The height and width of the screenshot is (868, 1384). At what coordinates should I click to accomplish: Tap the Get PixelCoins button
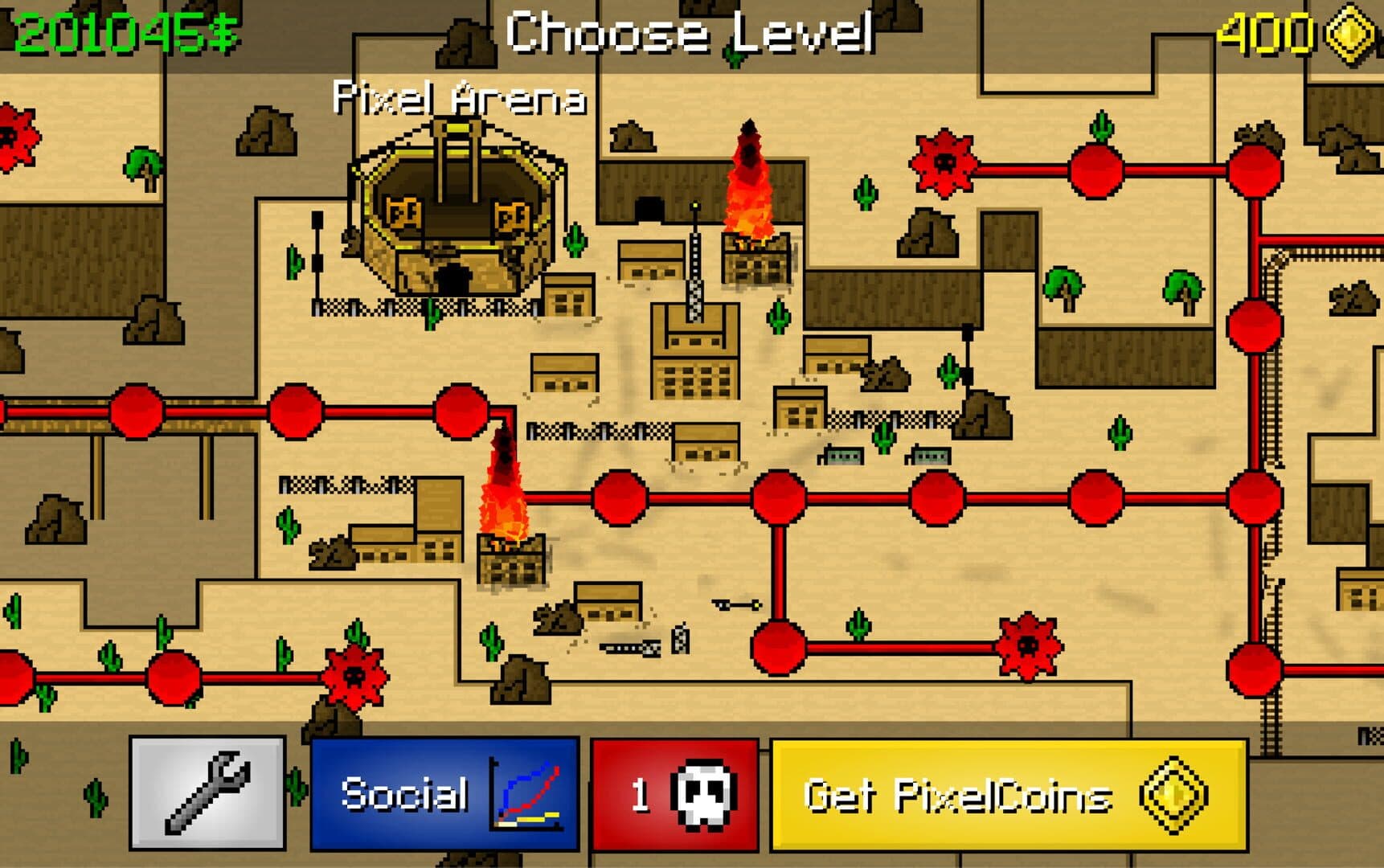[x=1009, y=795]
